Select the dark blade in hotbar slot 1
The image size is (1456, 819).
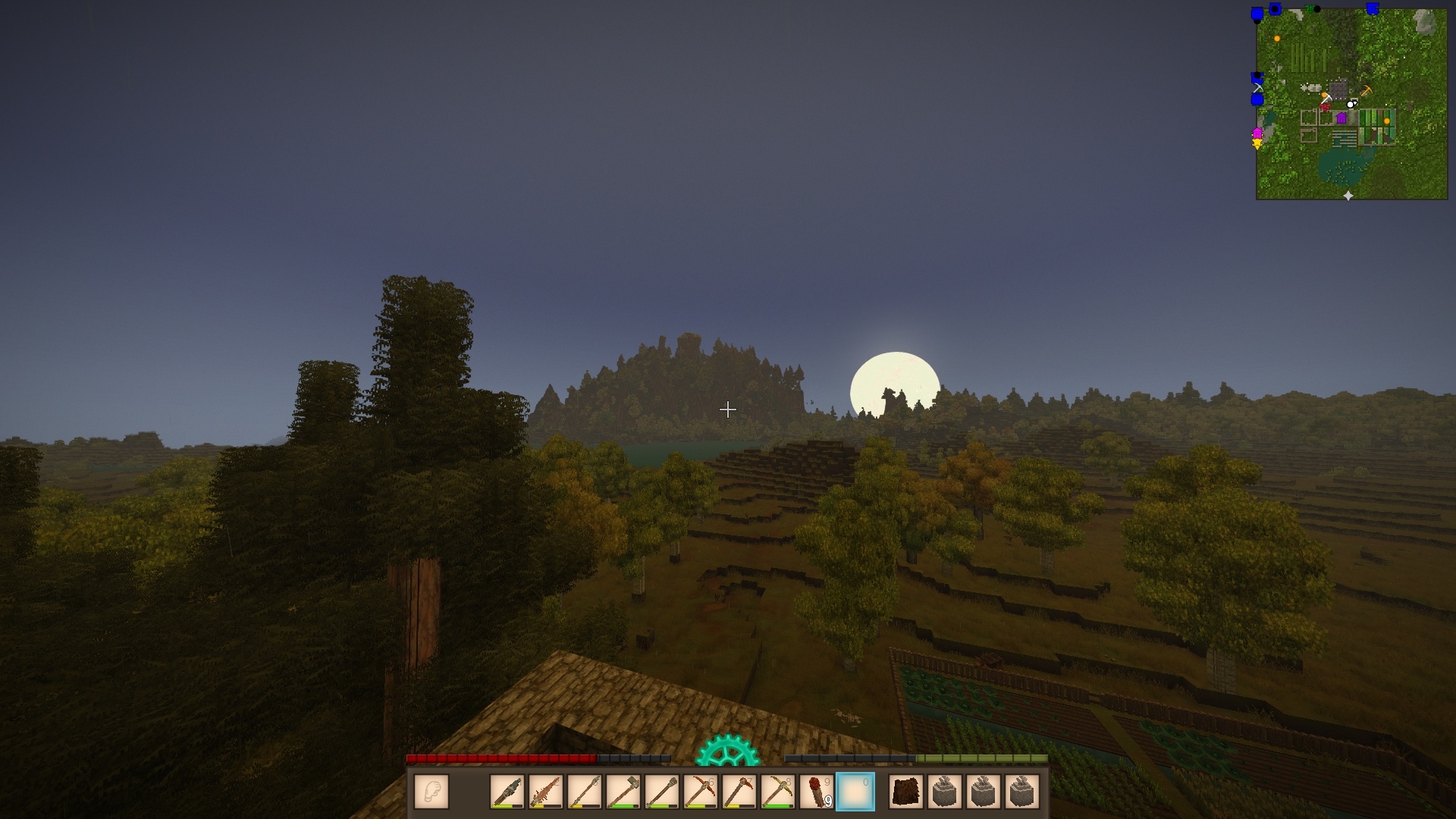[507, 792]
